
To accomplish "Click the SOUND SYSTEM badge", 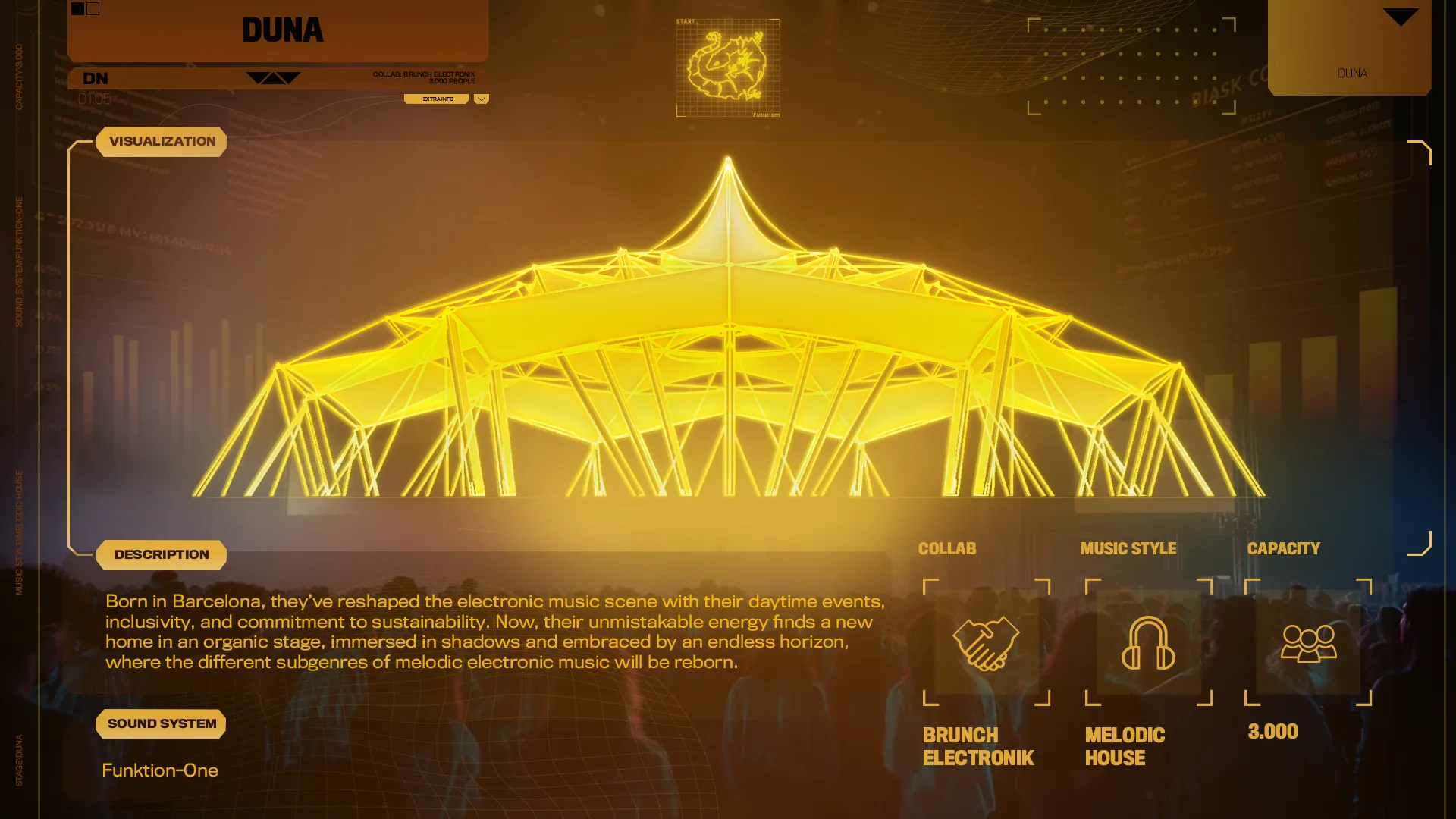I will point(161,723).
